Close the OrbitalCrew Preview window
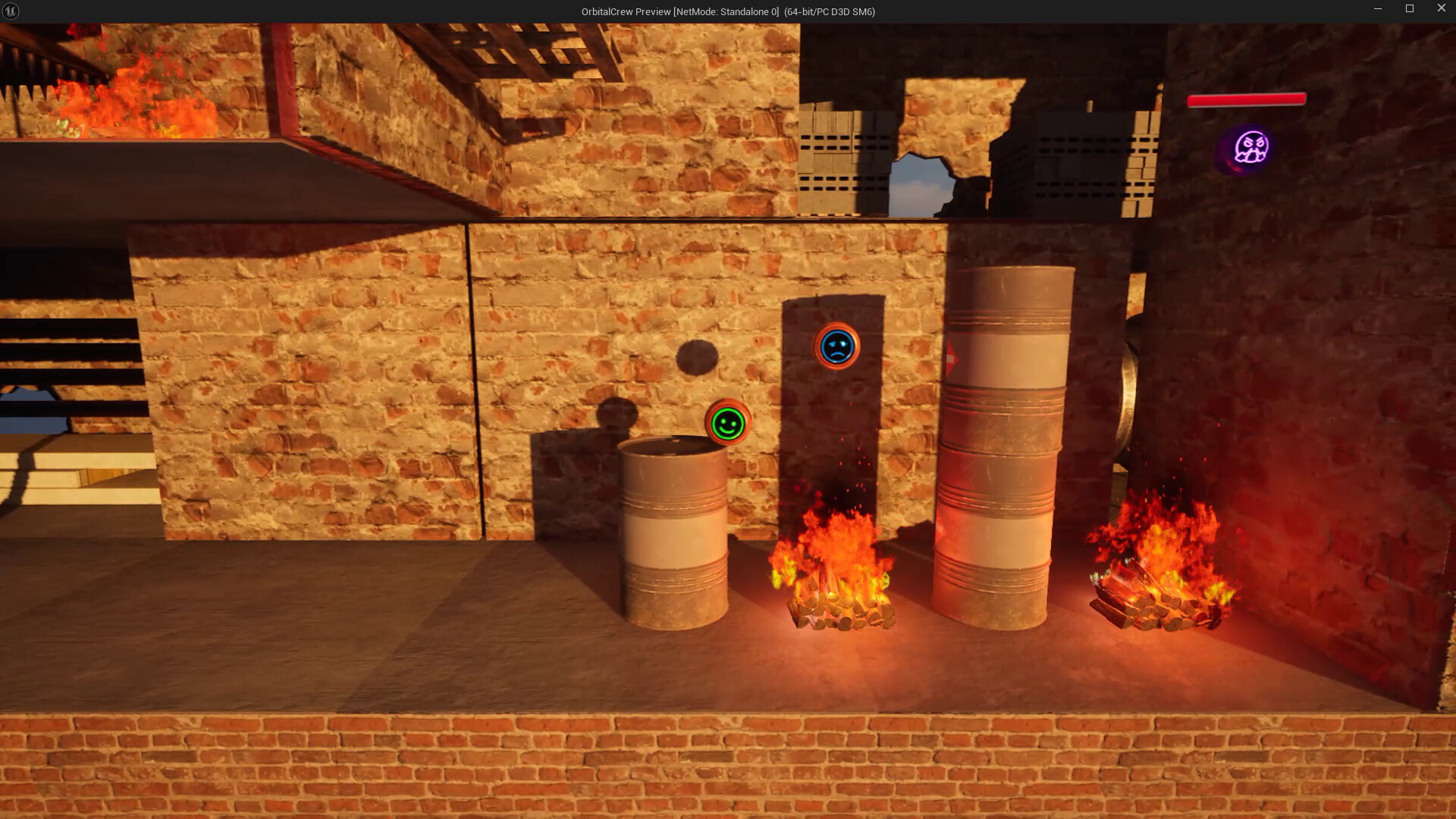The height and width of the screenshot is (819, 1456). click(1442, 8)
